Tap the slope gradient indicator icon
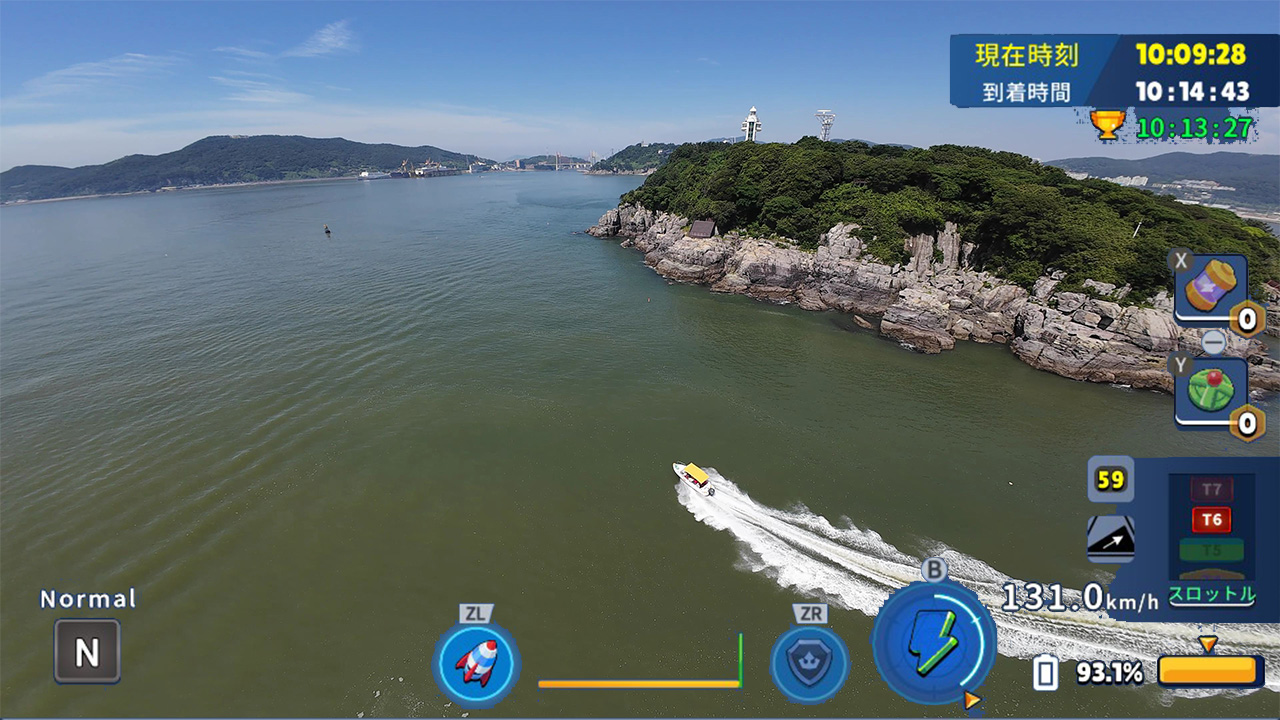Image resolution: width=1280 pixels, height=720 pixels. coord(1110,538)
